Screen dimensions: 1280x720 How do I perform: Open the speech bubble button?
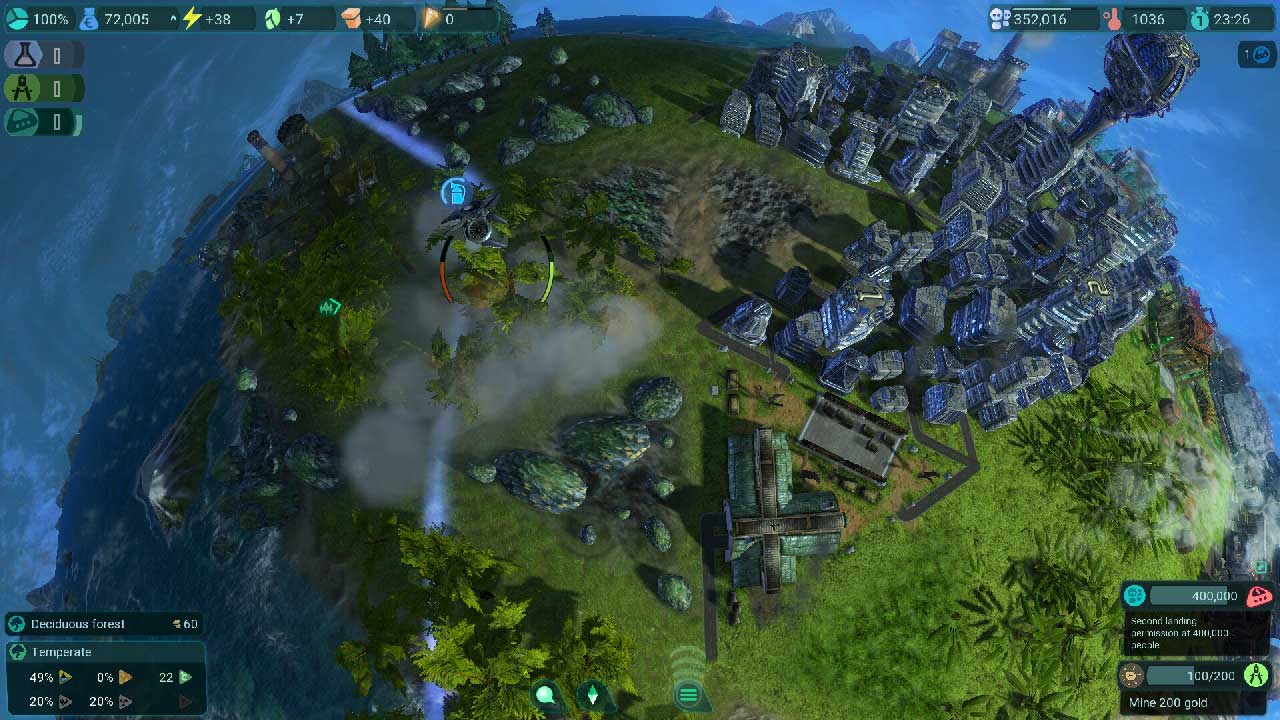(546, 694)
